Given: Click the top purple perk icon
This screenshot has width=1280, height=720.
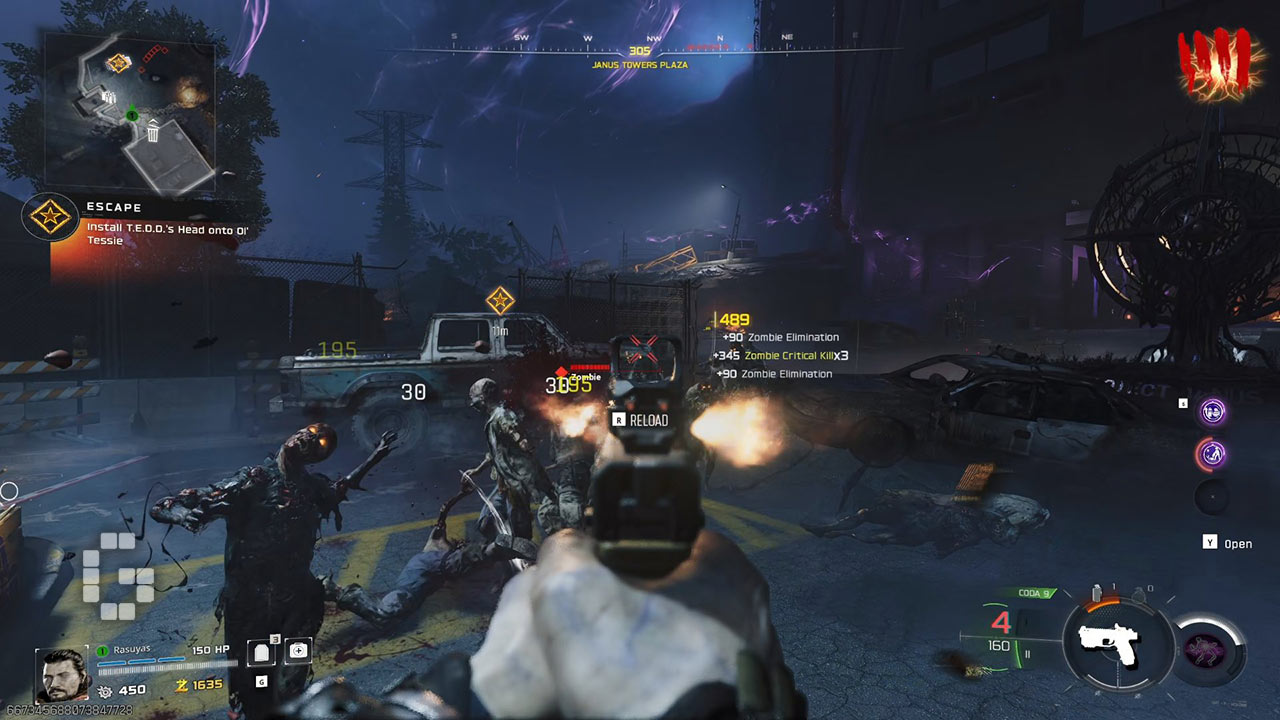Looking at the screenshot, I should click(1213, 411).
